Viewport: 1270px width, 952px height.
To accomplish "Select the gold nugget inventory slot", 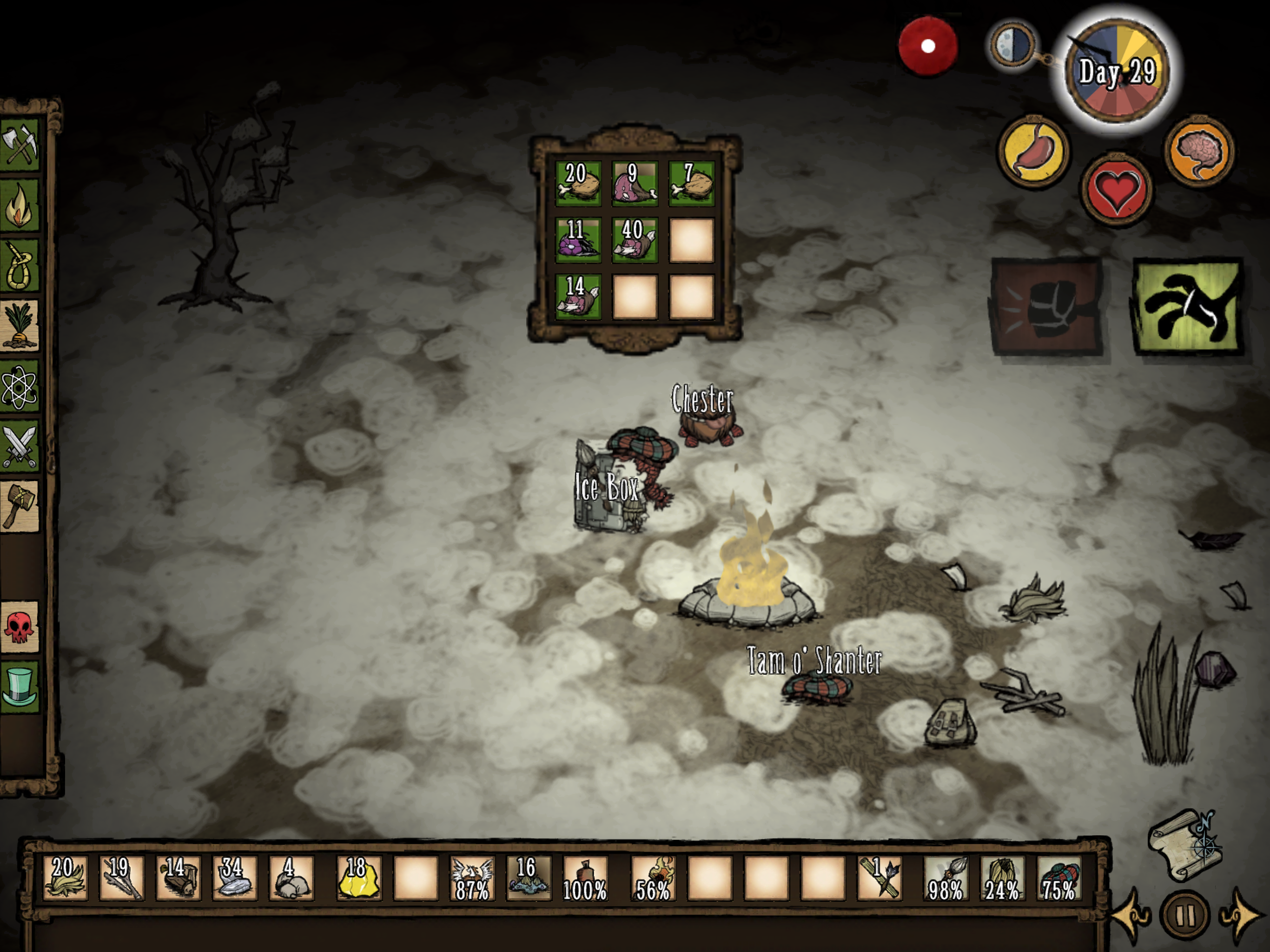I will coord(358,878).
